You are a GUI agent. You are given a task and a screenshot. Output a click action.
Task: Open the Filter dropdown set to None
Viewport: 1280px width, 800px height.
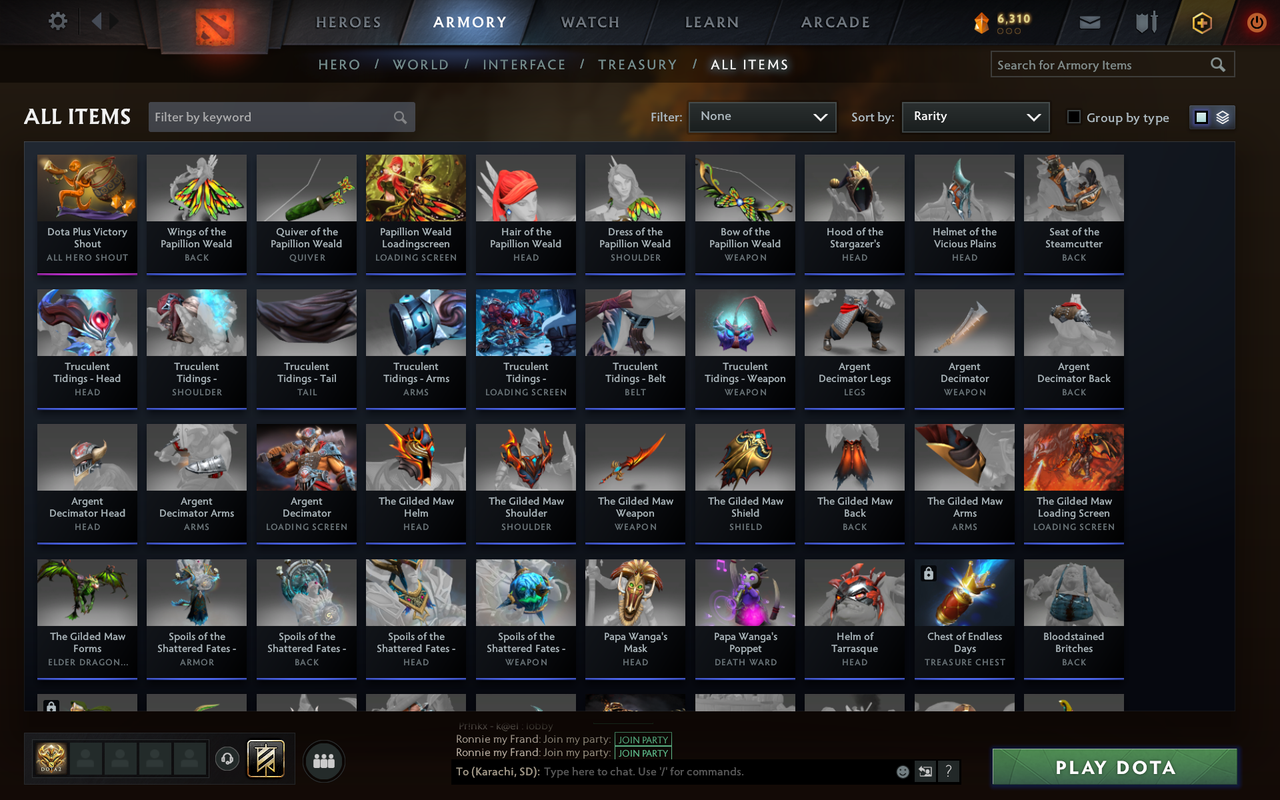pyautogui.click(x=762, y=117)
